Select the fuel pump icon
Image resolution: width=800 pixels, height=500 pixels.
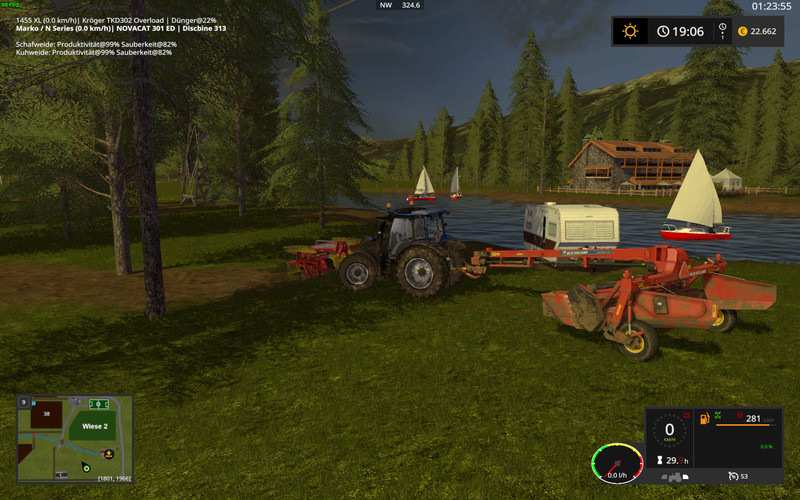point(705,417)
